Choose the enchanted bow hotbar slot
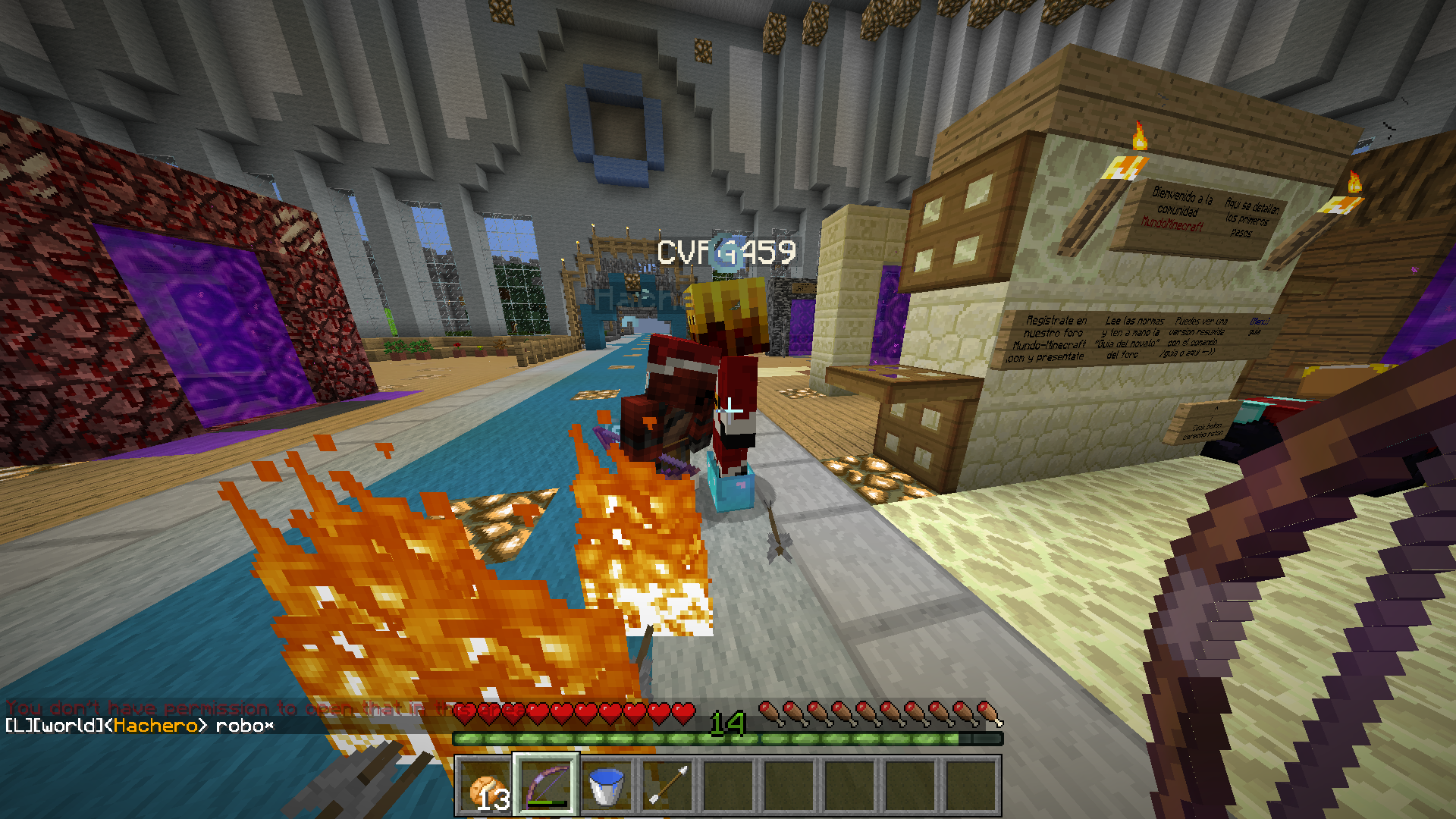 pyautogui.click(x=547, y=786)
